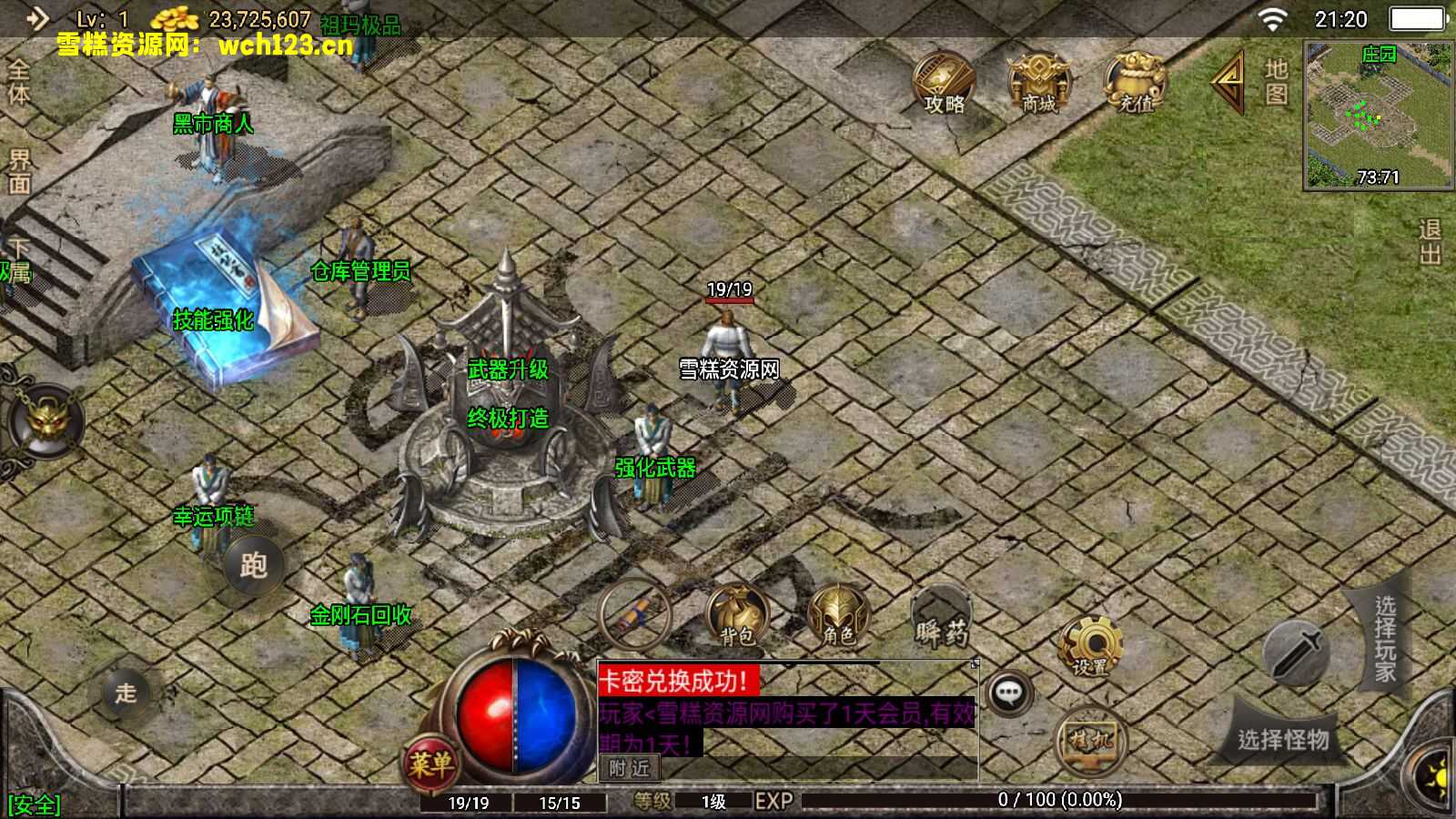Choose 选择怪物 target monster
Image resolution: width=1456 pixels, height=819 pixels.
pos(1283,739)
